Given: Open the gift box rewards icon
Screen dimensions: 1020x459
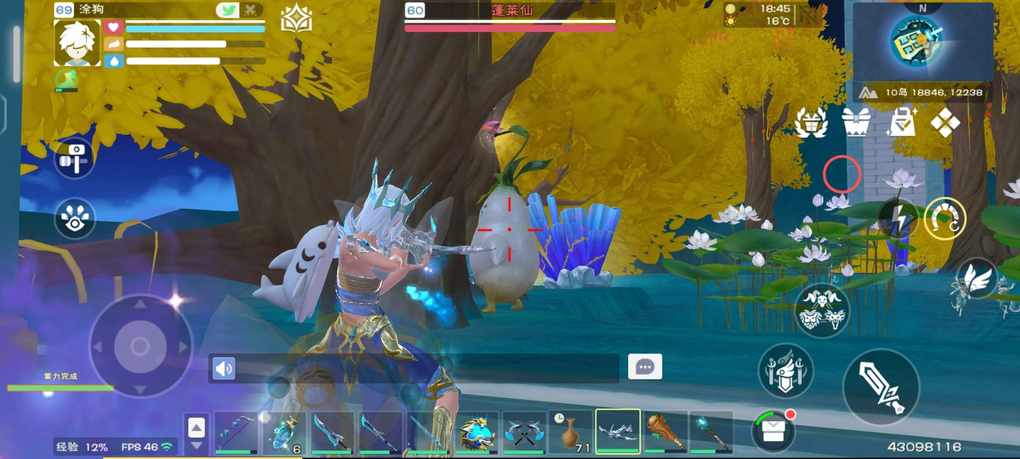Looking at the screenshot, I should pyautogui.click(x=857, y=123).
